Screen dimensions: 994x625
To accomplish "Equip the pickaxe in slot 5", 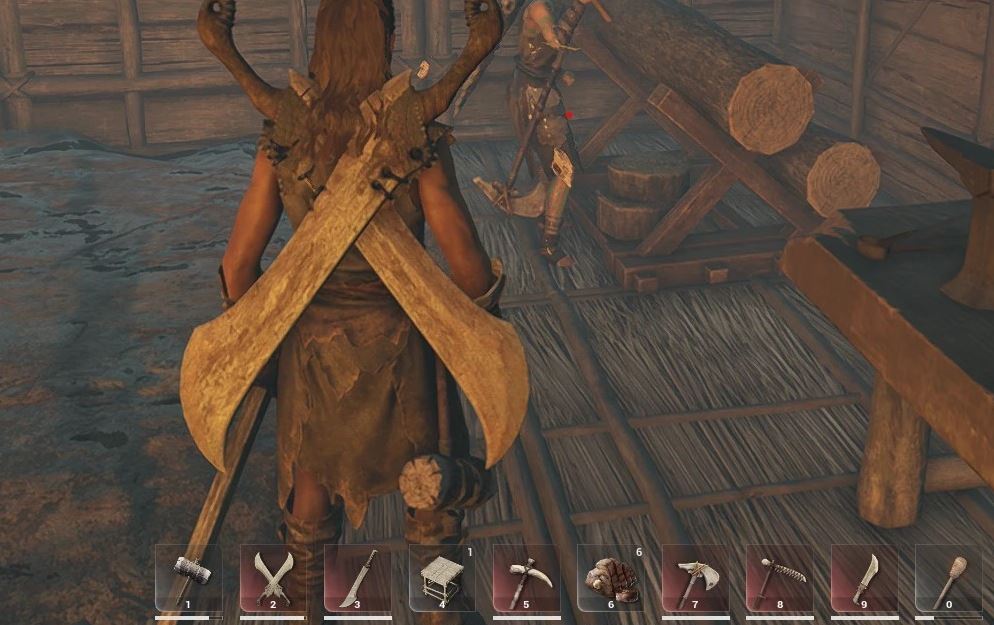I will coord(526,577).
